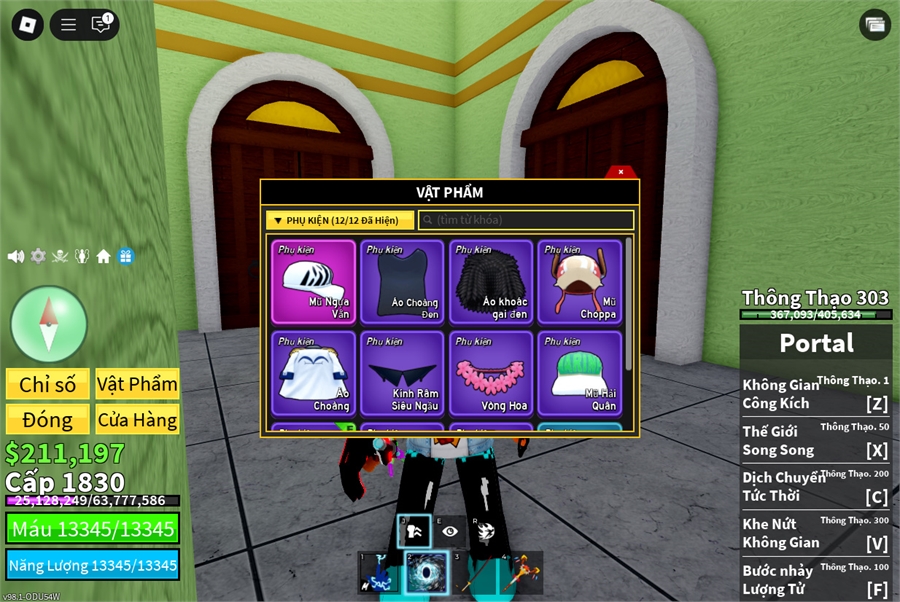Toggle the sound speaker icon
Screen dimensions: 900x602
click(16, 256)
